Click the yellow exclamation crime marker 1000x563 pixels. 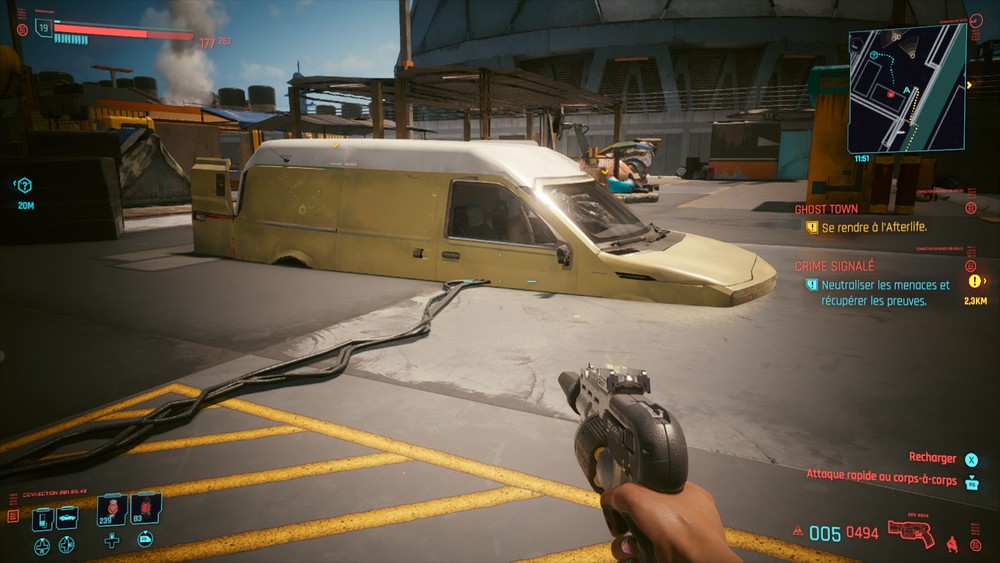coord(975,282)
